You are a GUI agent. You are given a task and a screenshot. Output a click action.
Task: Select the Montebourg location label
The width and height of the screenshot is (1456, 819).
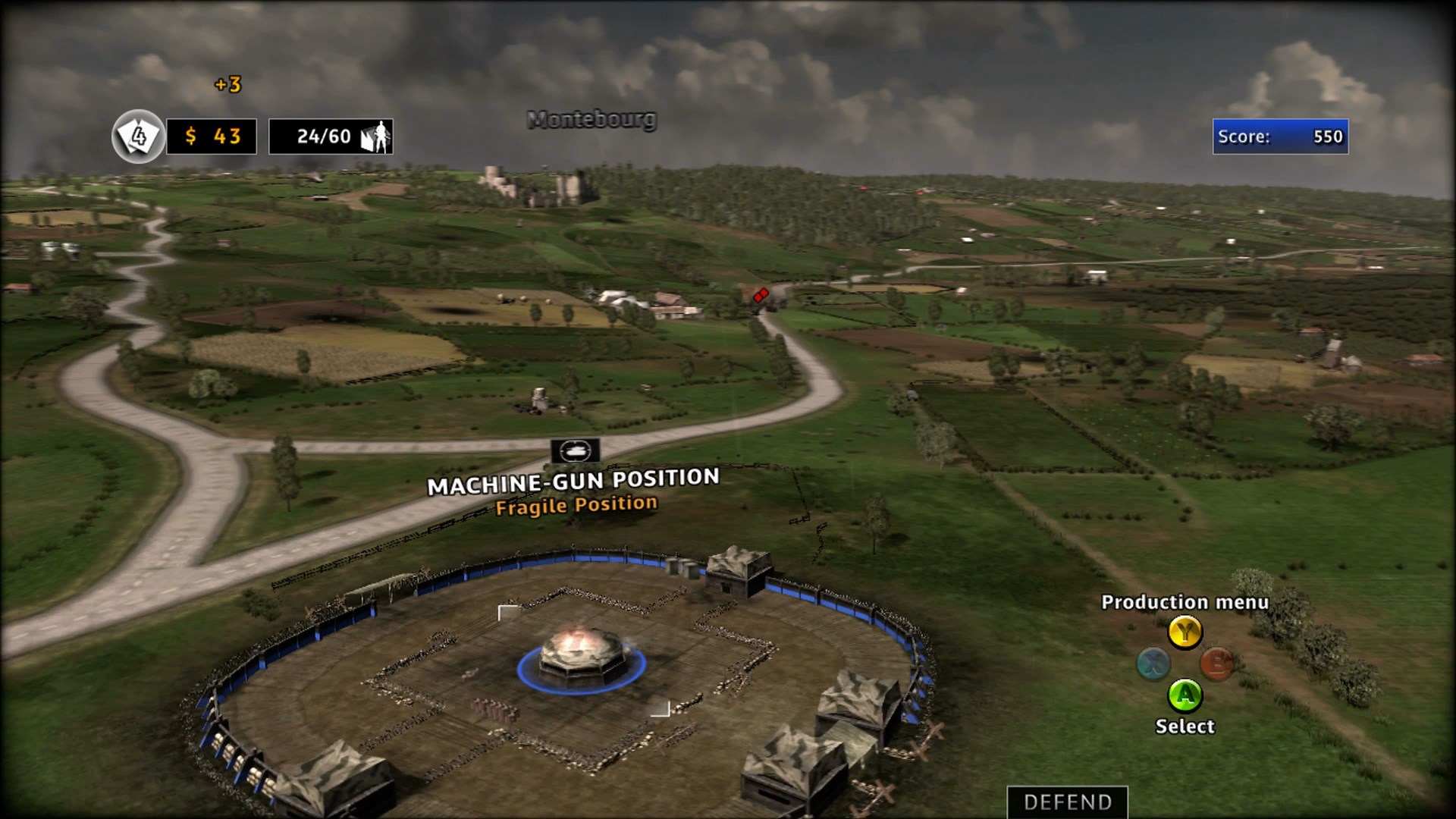pyautogui.click(x=592, y=119)
